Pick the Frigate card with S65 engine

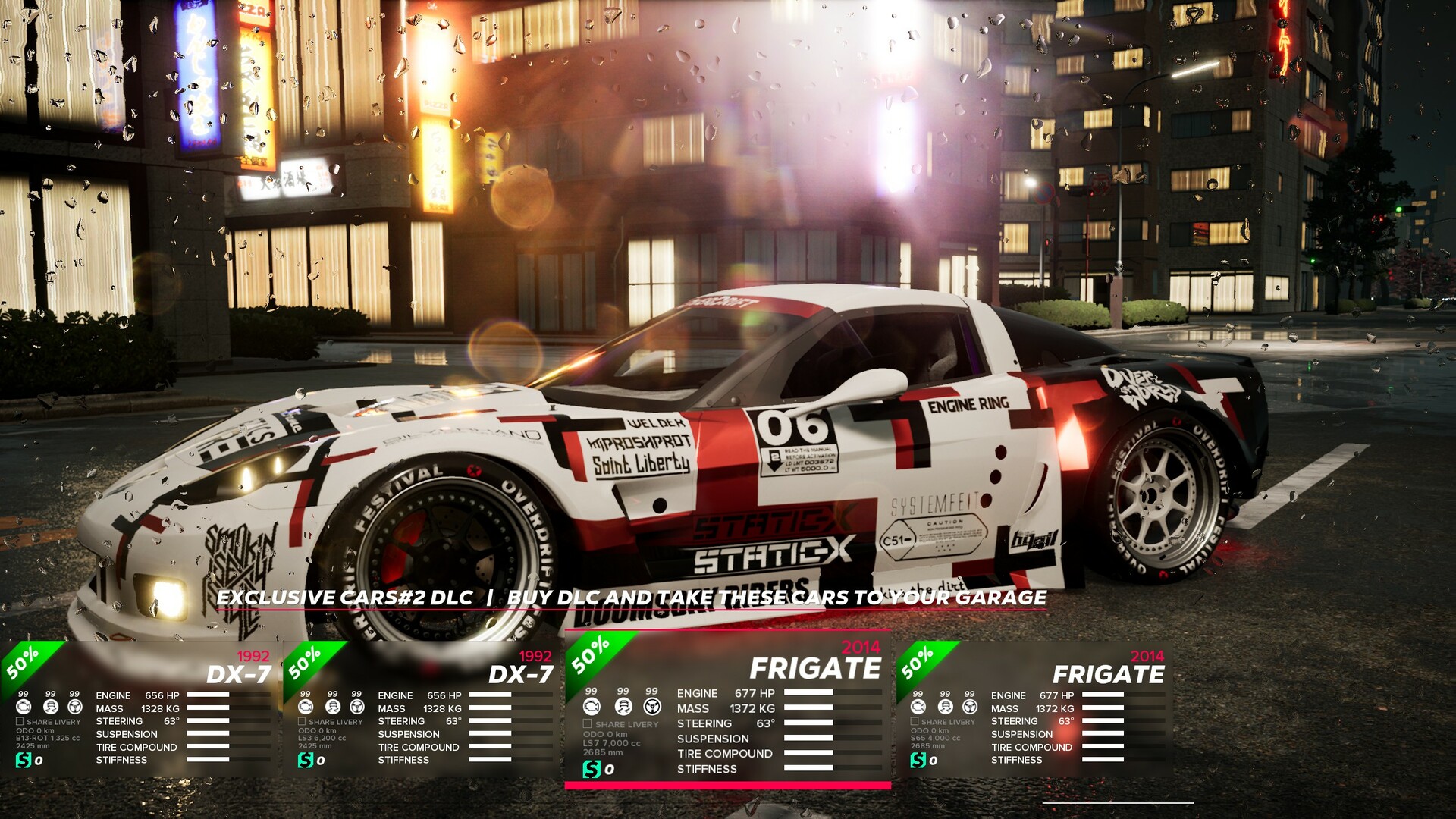click(x=1034, y=709)
